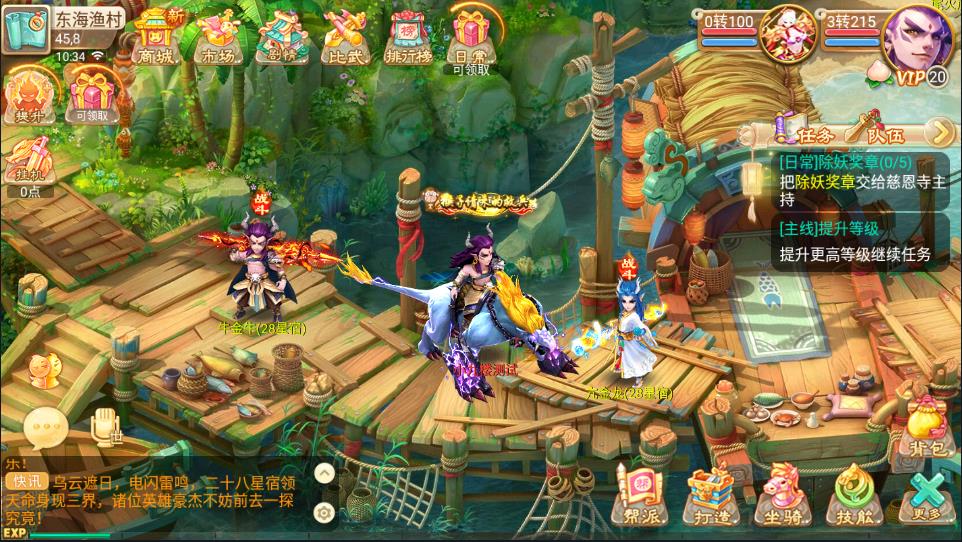Claim the pink gift box reward
Screen dimensions: 962x542
click(x=91, y=98)
